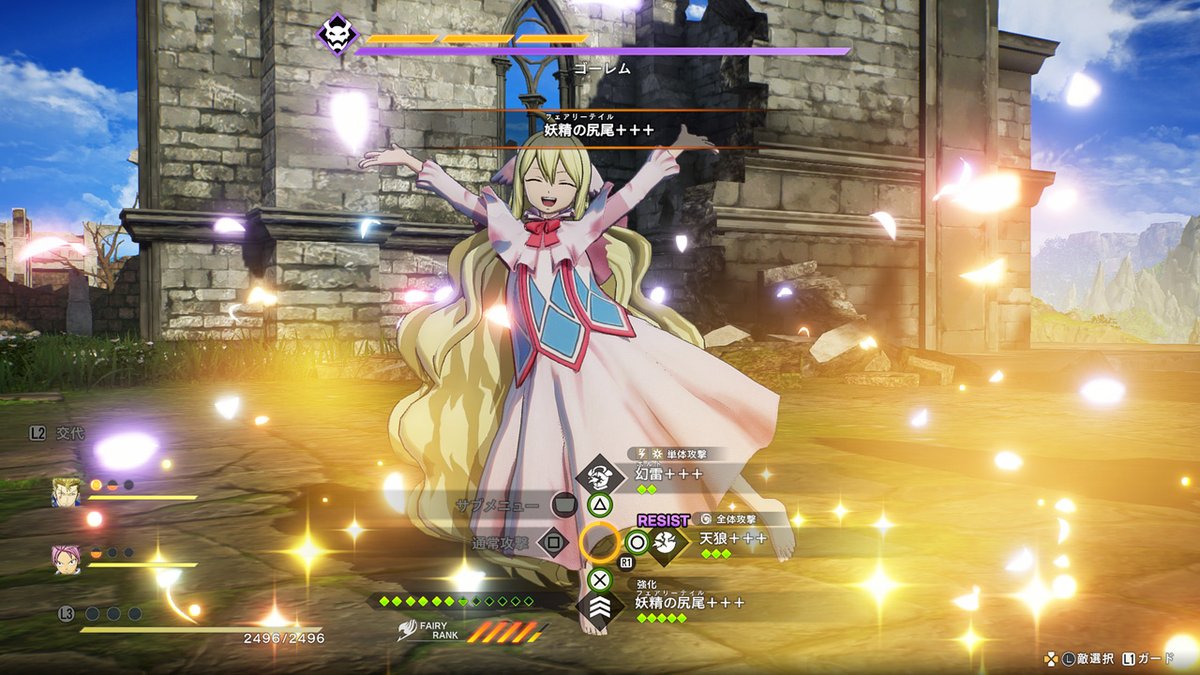Select the pink-haired party member portrait
1200x675 pixels.
pos(67,559)
